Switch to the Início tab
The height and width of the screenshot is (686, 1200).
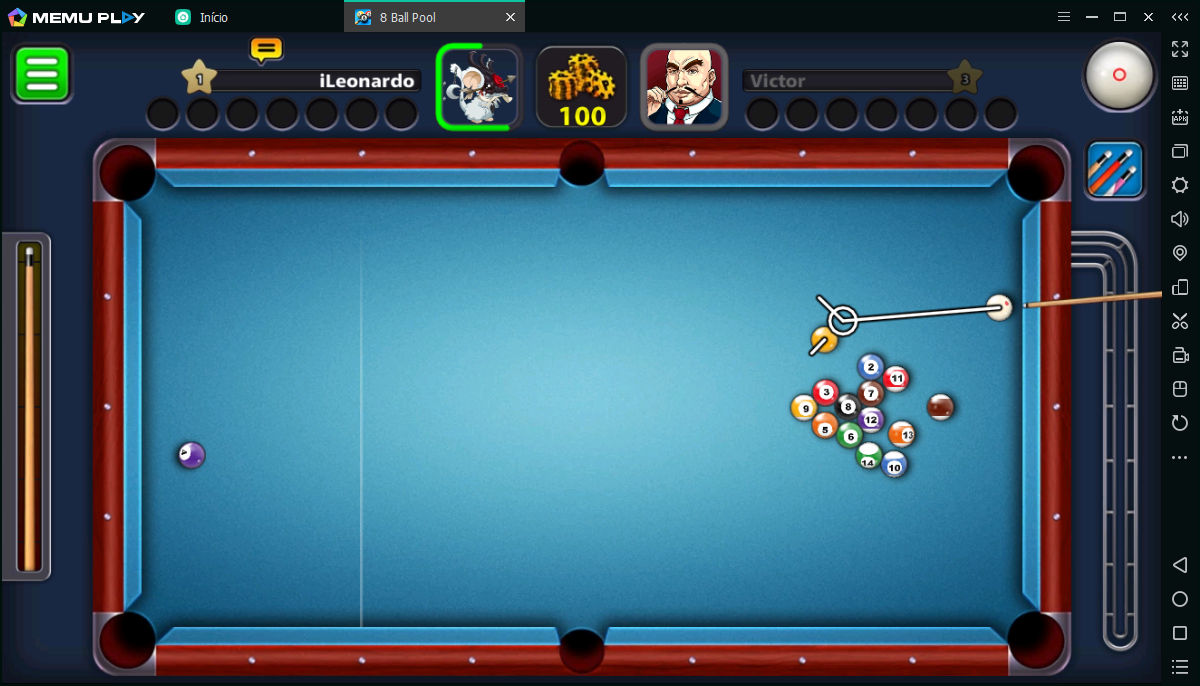coord(212,17)
